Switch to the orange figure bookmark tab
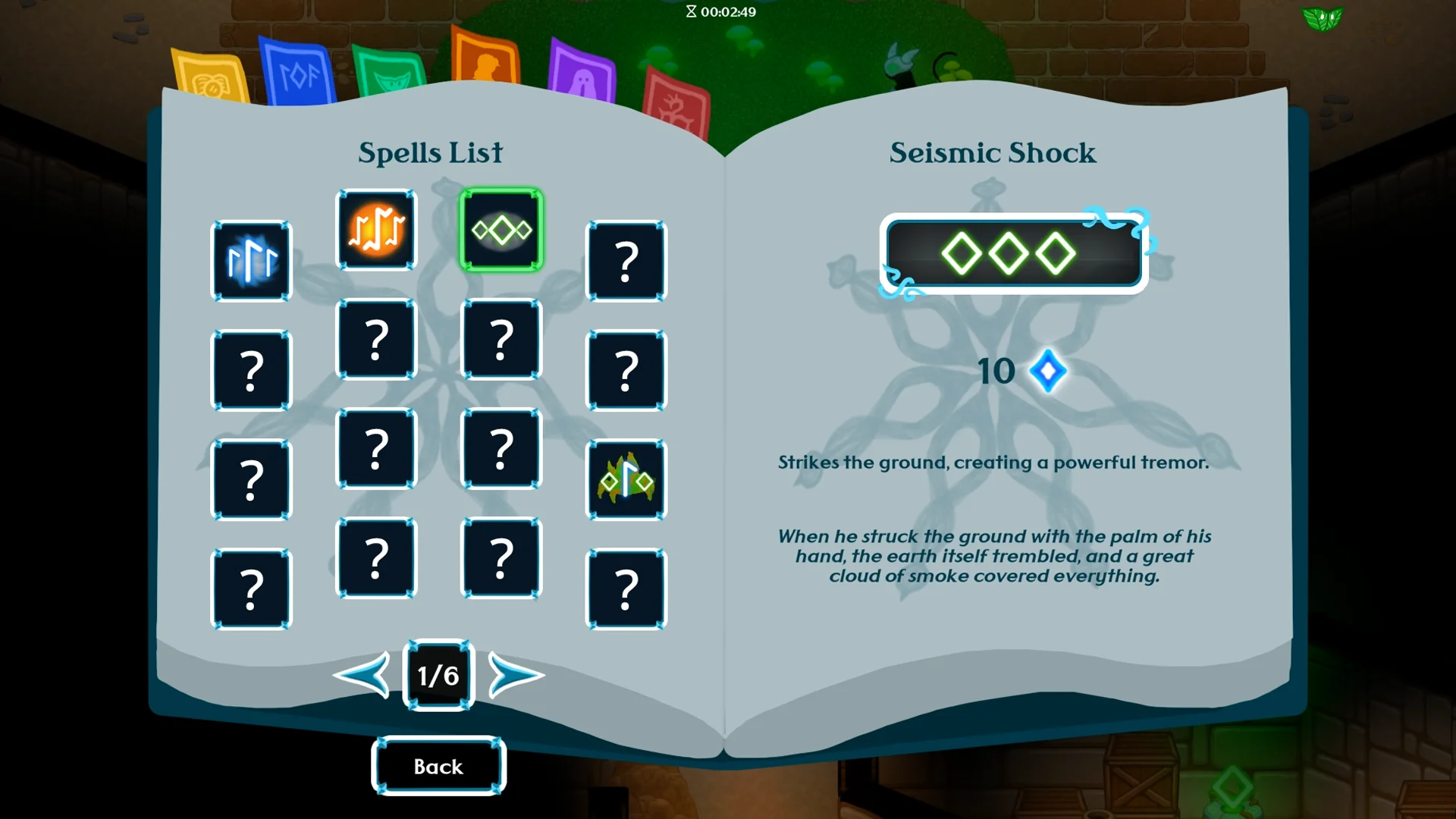The height and width of the screenshot is (819, 1456). 485,59
